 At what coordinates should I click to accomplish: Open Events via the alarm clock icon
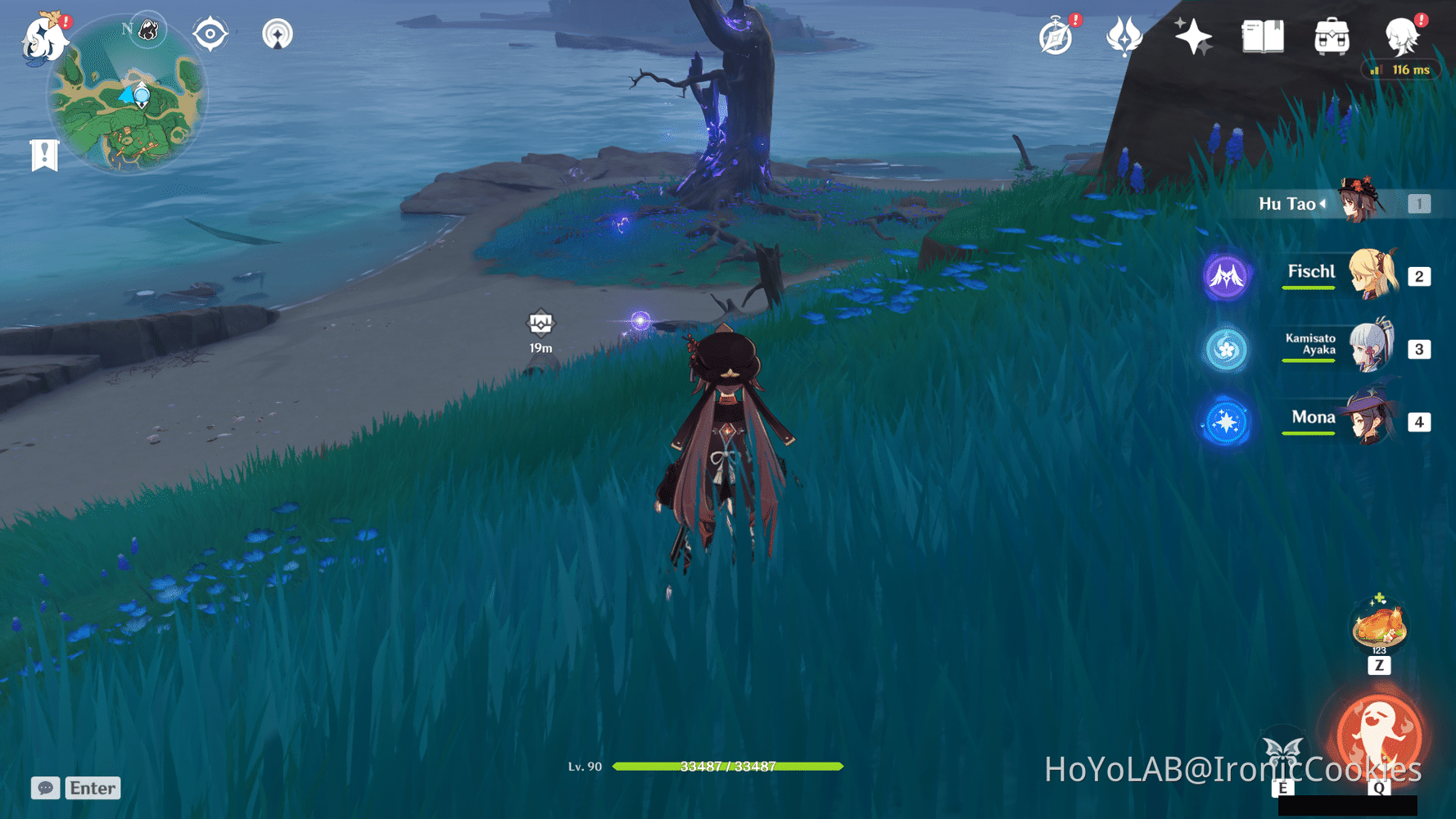point(1056,36)
